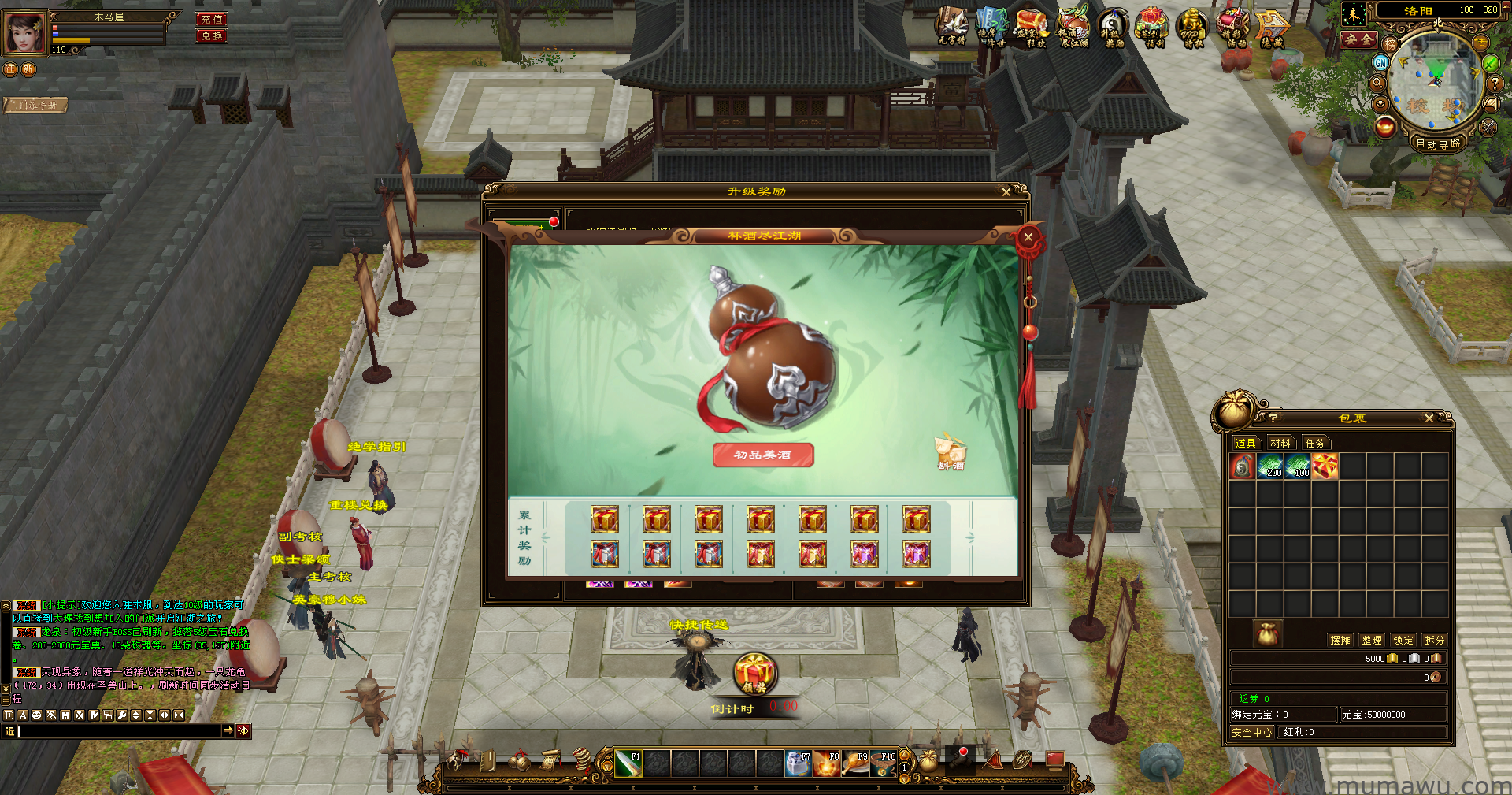Click the 初品美酒 button under the gourd
This screenshot has width=1512, height=795.
[x=762, y=455]
